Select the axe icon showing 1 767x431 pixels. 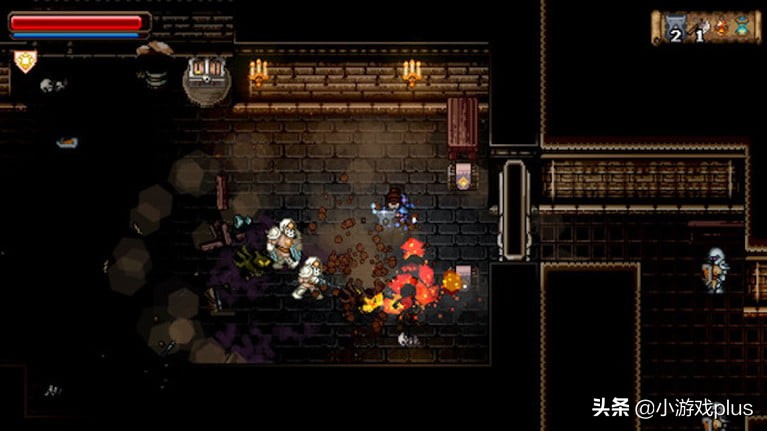click(x=701, y=27)
